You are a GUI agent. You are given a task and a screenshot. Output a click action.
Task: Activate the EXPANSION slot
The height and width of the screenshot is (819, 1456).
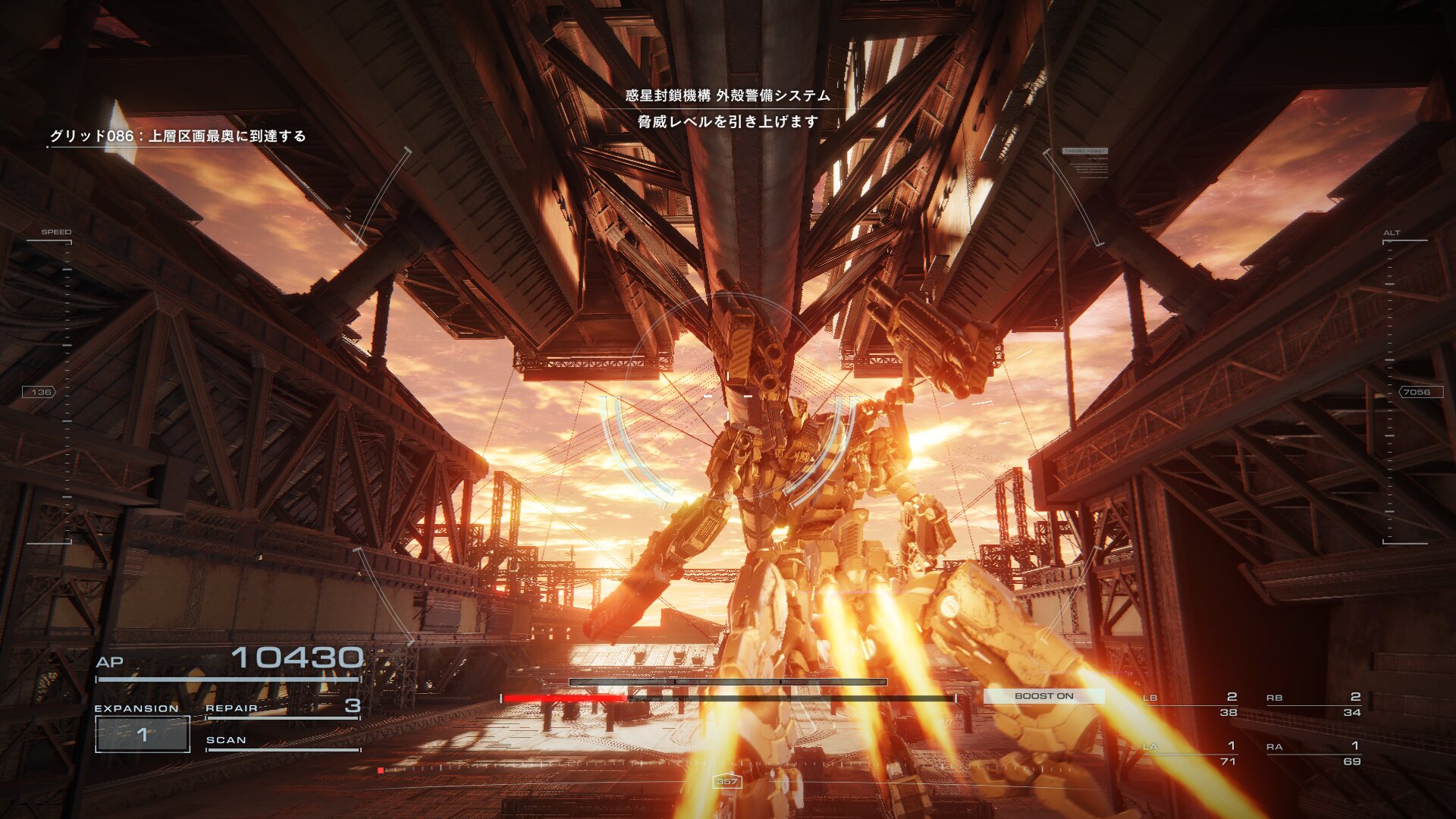(x=143, y=733)
